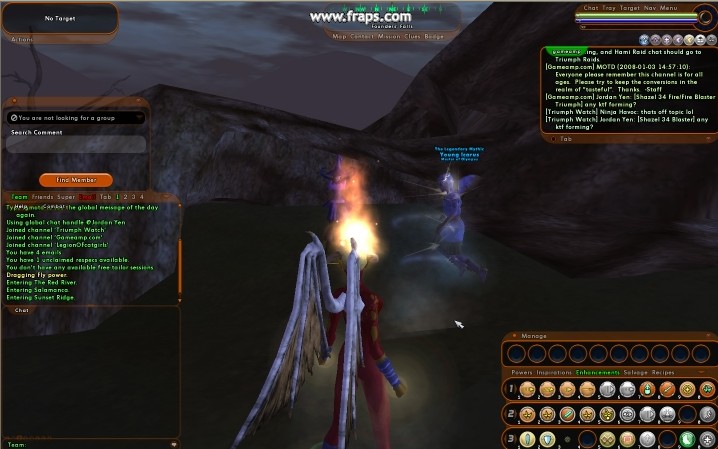Click the Search Comment text field
The width and height of the screenshot is (718, 449).
[76, 146]
